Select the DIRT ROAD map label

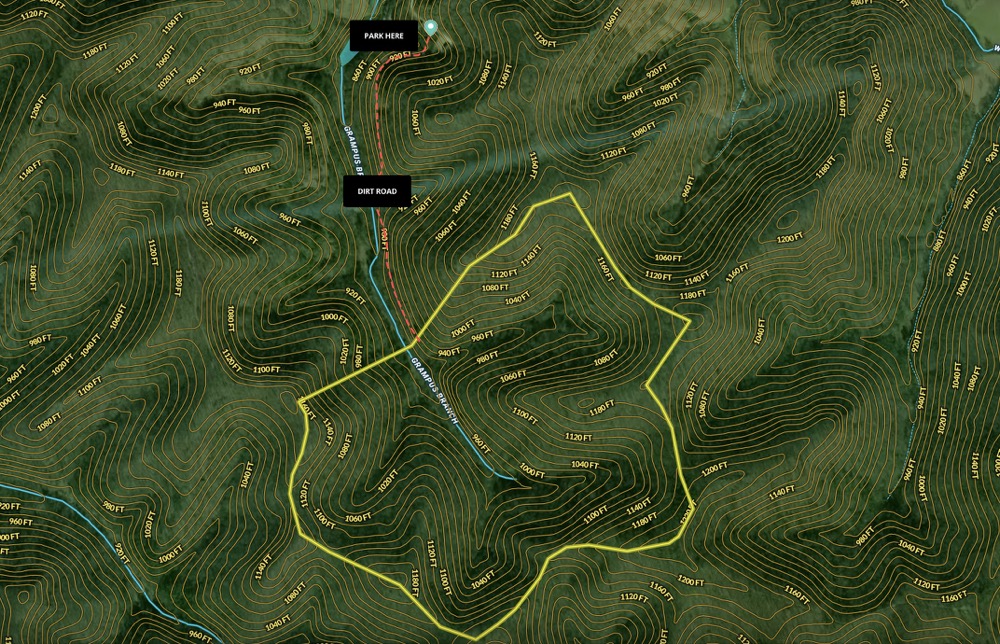click(377, 191)
